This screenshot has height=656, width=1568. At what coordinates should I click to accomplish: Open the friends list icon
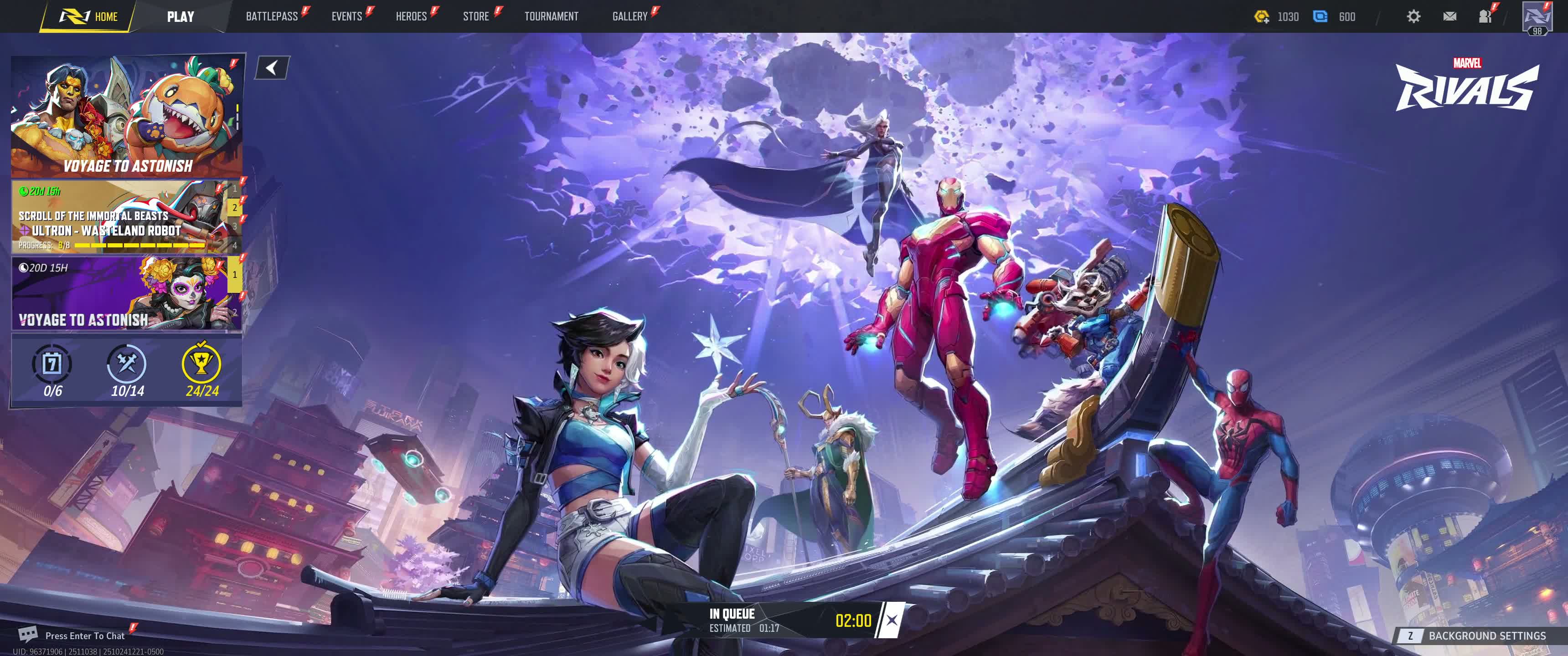click(1485, 16)
